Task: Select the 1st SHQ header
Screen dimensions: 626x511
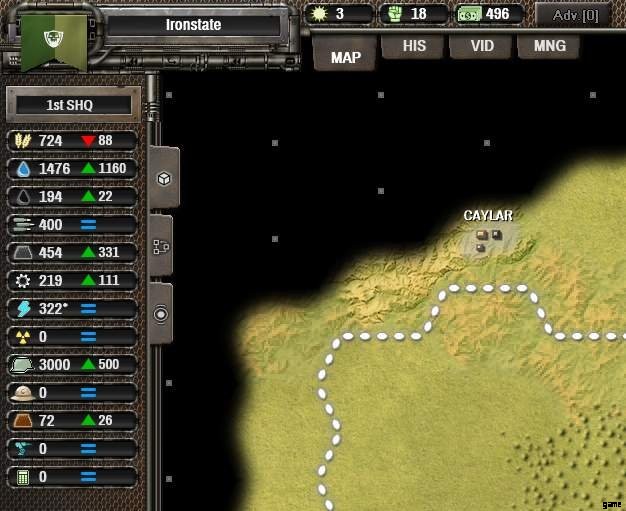Action: (x=70, y=104)
